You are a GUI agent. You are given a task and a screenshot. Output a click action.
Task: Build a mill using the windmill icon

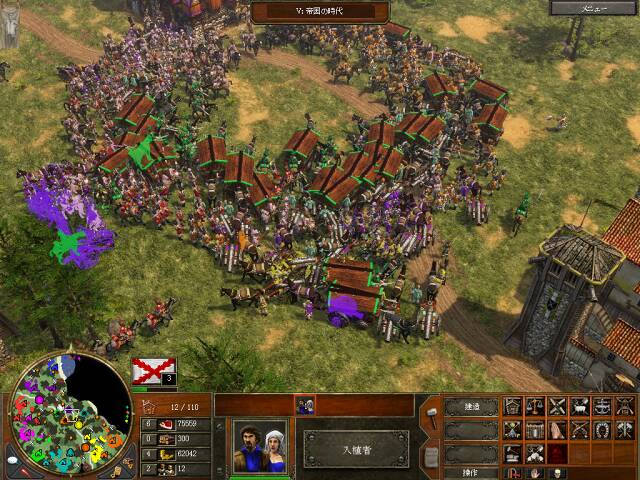click(557, 406)
